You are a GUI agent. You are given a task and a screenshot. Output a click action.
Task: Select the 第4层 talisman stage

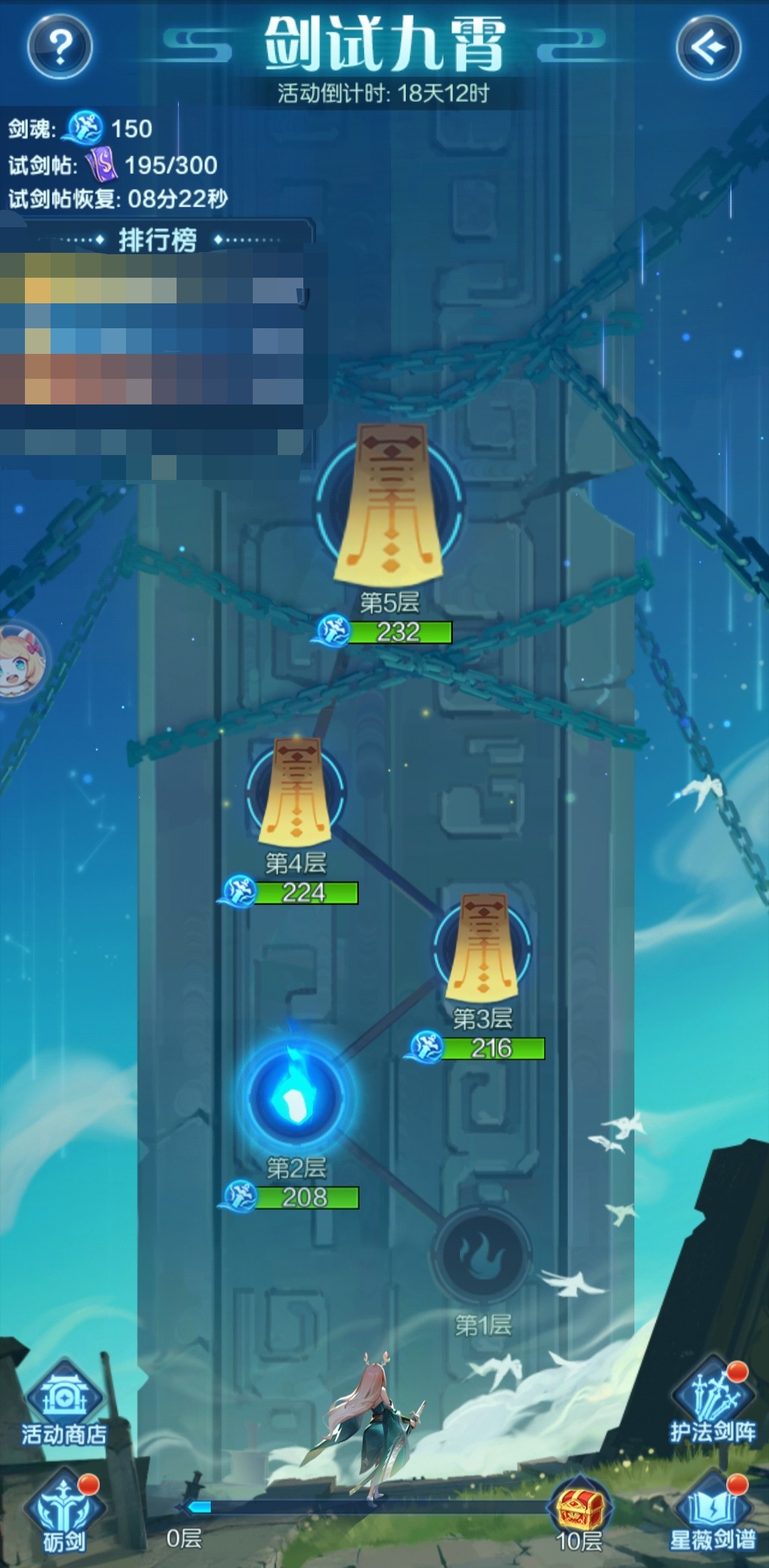point(295,792)
